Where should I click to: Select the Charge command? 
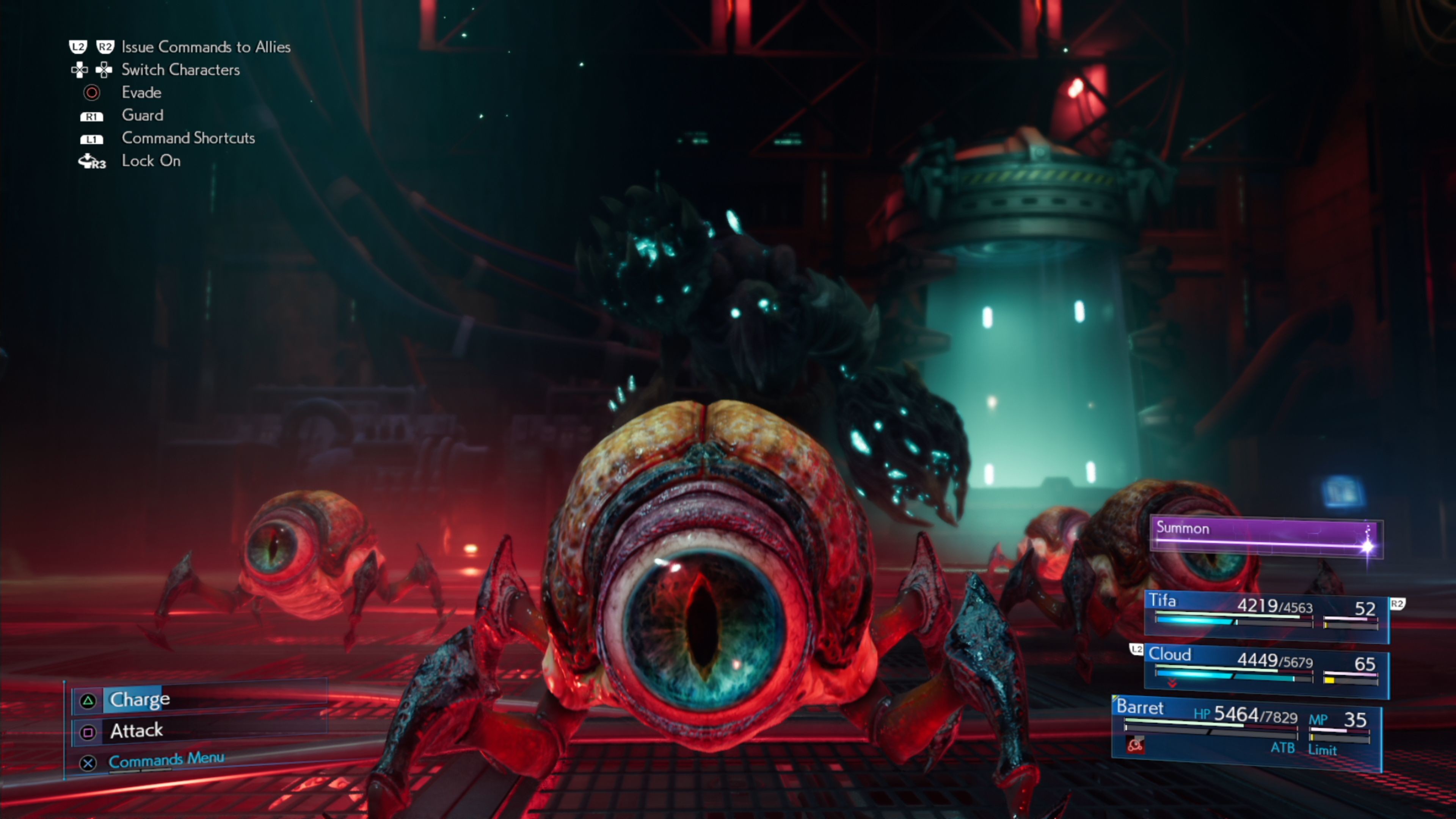[140, 700]
